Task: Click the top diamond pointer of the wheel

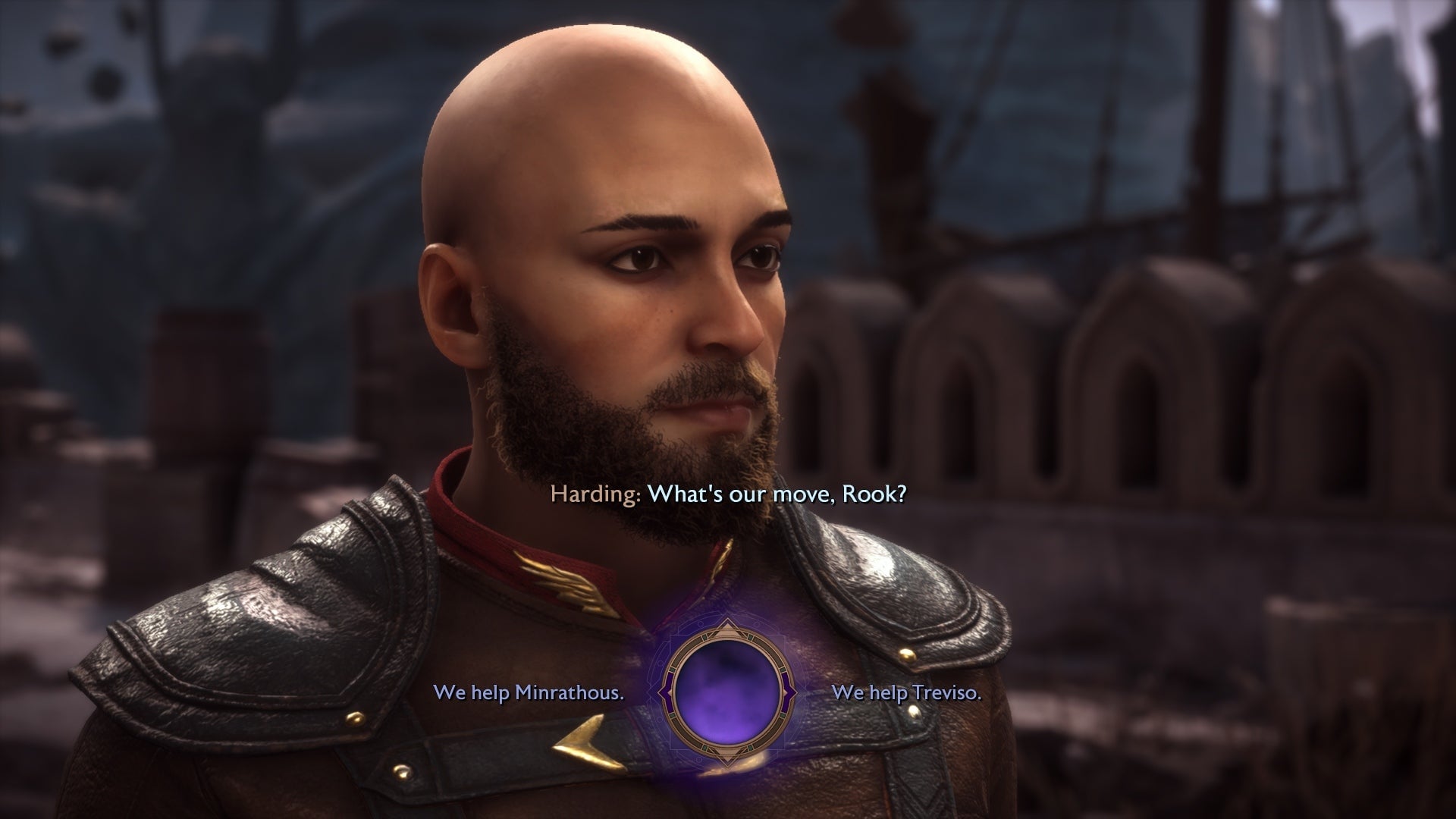Action: (728, 627)
